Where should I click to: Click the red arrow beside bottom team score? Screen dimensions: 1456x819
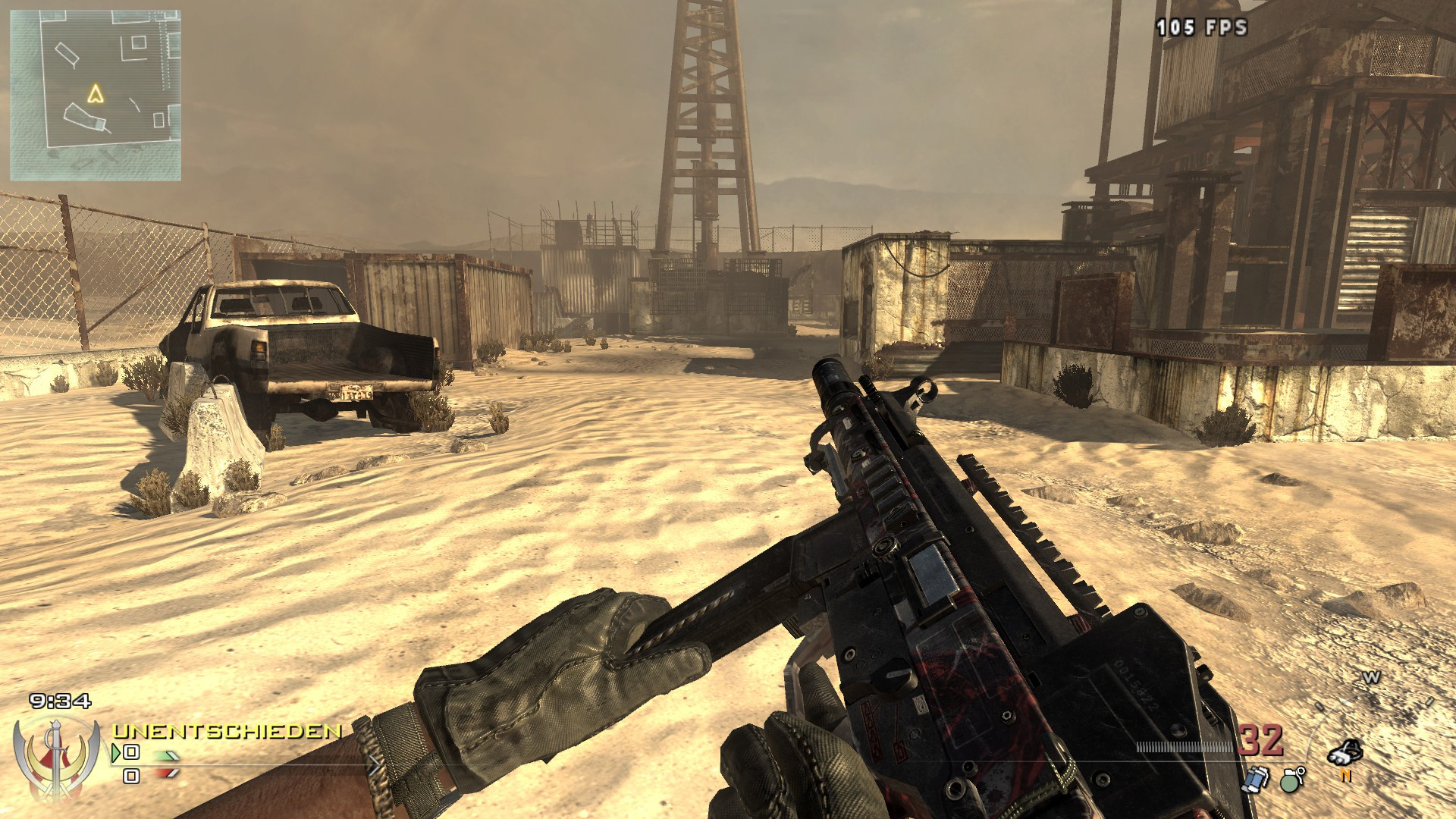[x=165, y=773]
